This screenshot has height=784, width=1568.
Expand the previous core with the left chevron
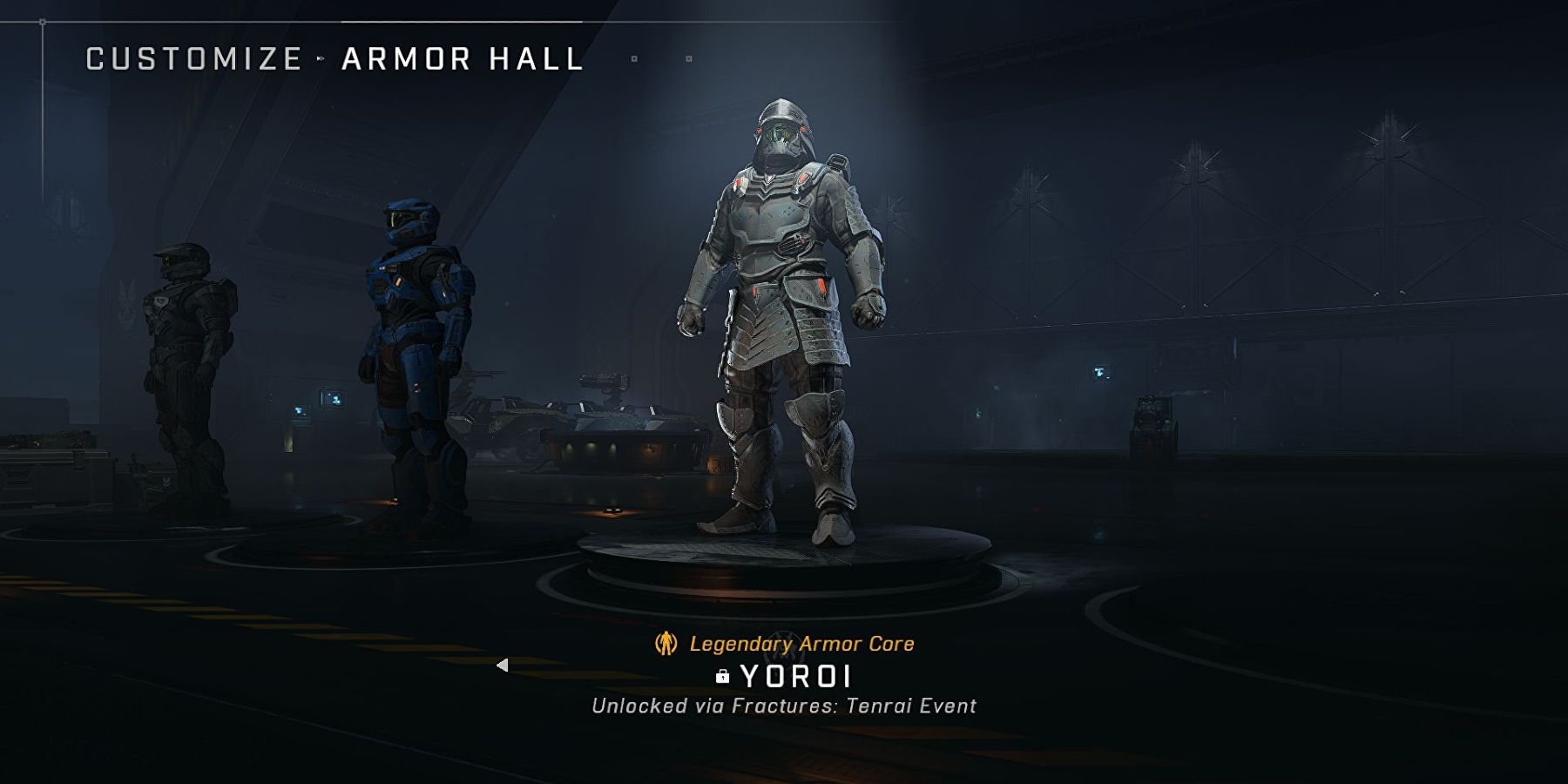tap(503, 666)
